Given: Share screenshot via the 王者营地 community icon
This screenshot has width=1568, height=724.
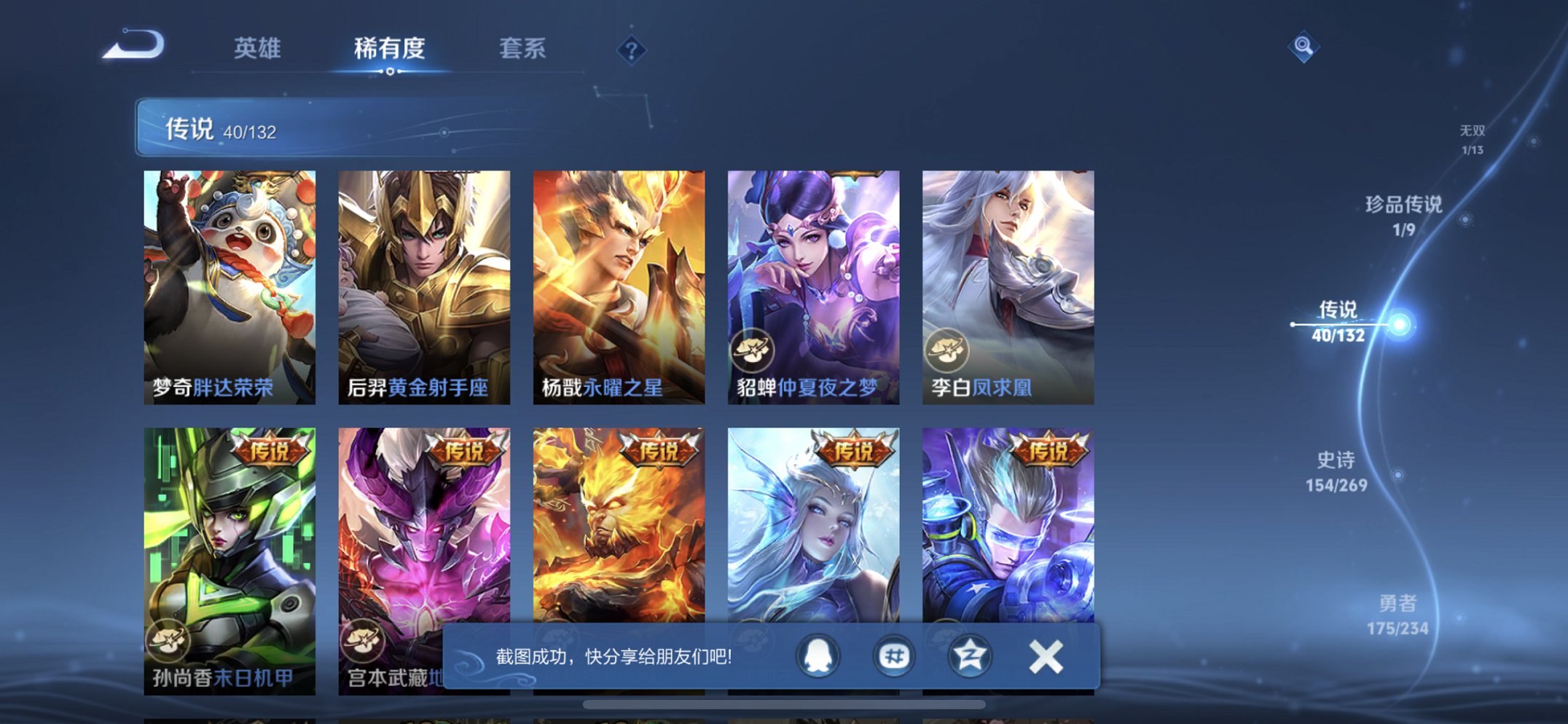Looking at the screenshot, I should pyautogui.click(x=894, y=656).
